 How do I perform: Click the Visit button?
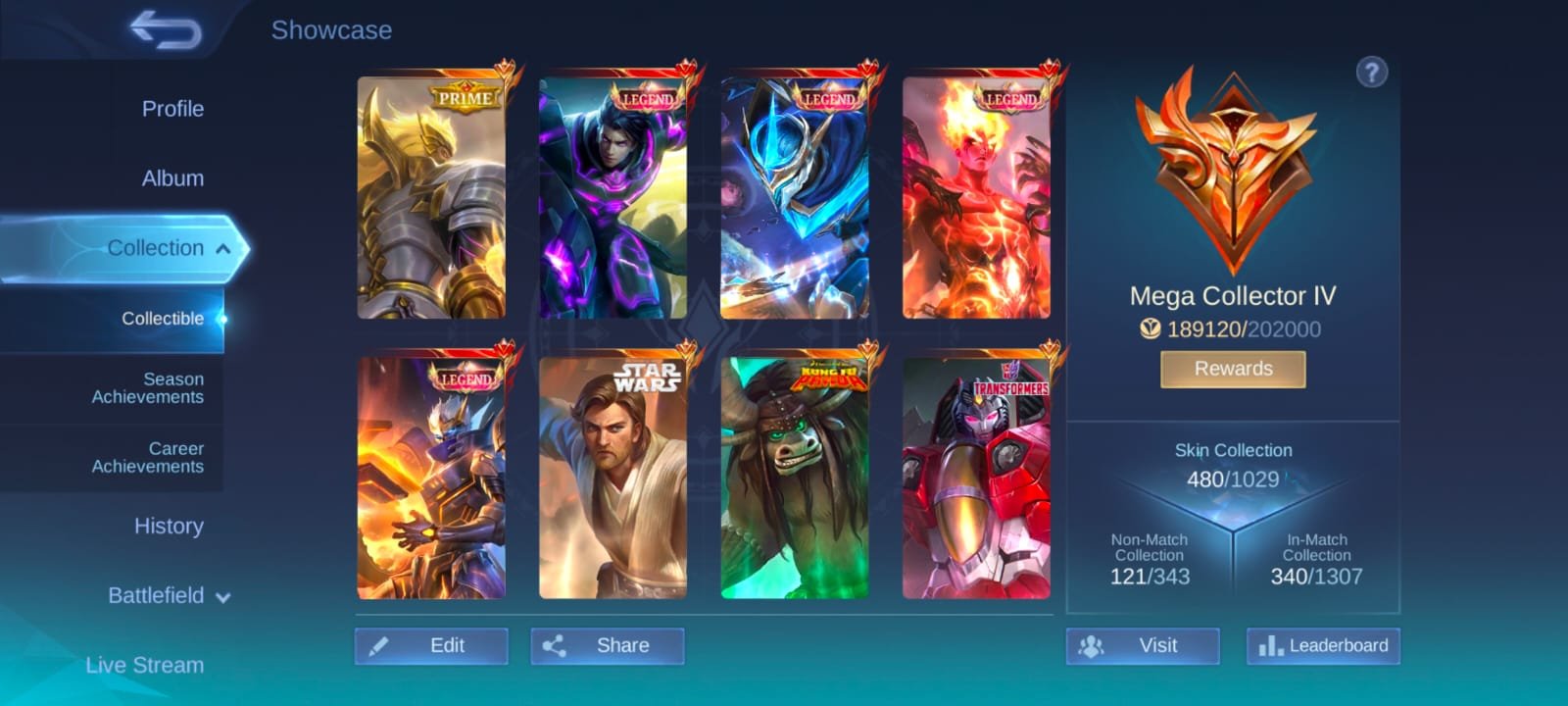pos(1142,646)
